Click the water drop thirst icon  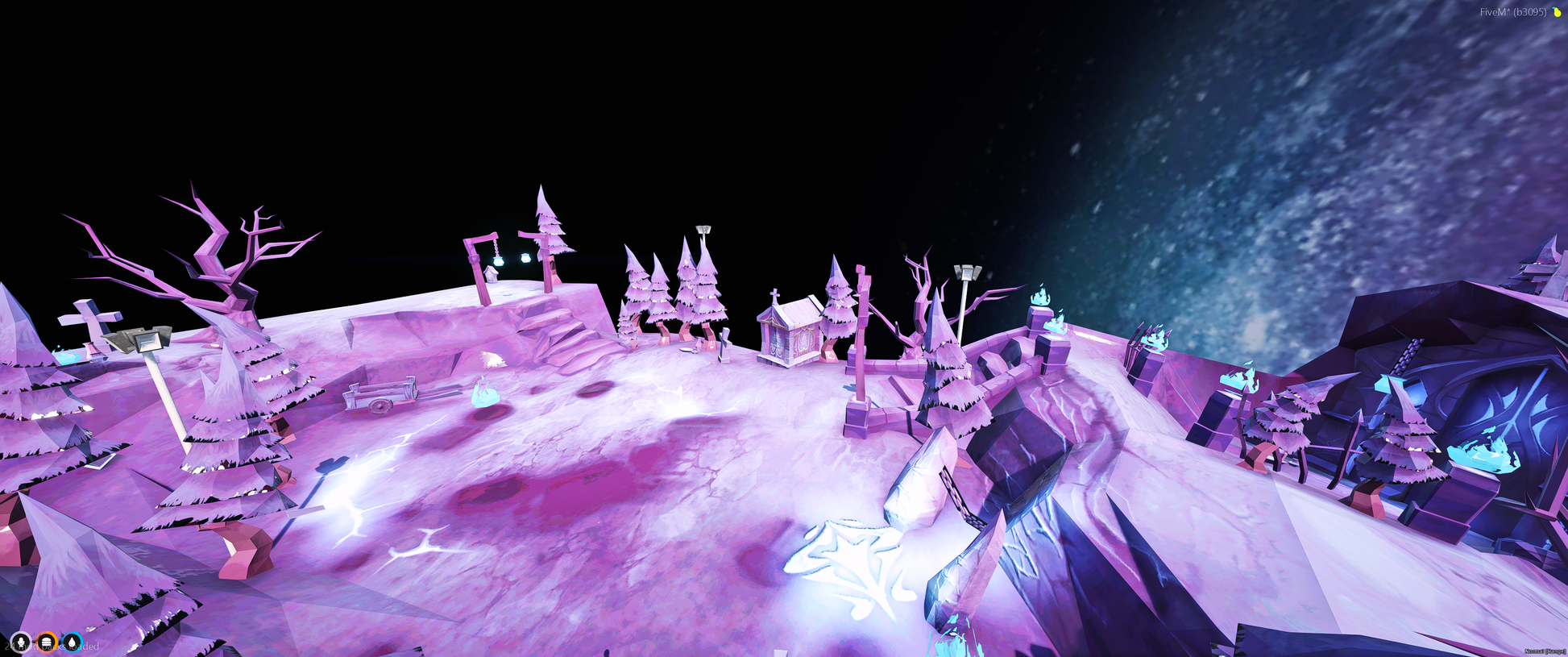click(x=73, y=642)
